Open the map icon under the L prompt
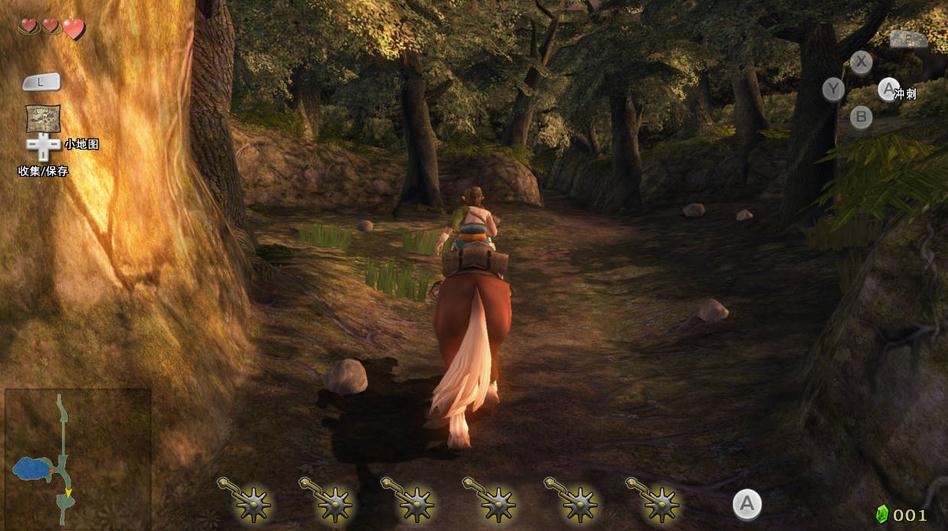948x531 pixels. point(43,118)
